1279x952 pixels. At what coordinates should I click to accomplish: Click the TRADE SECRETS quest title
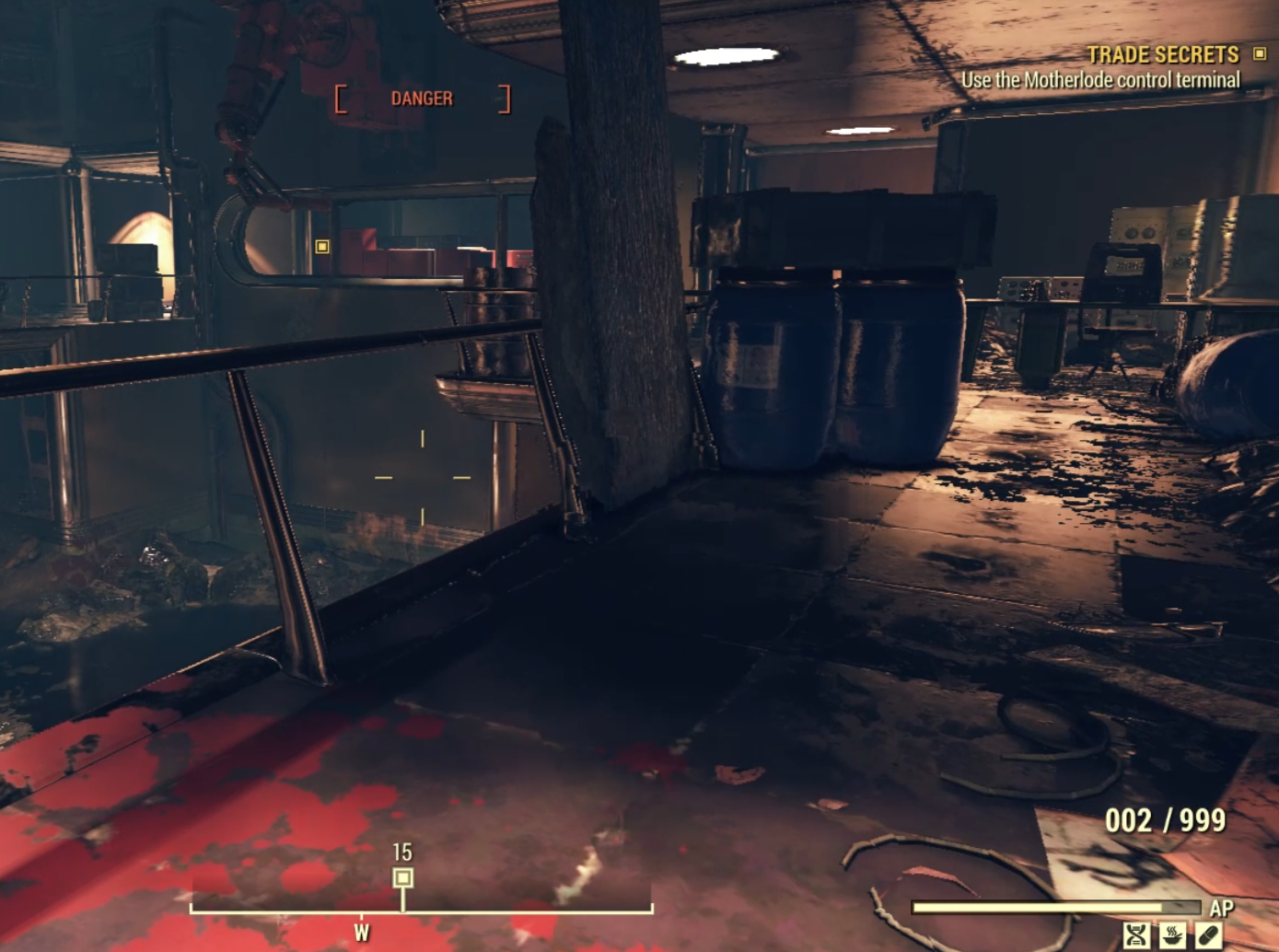pos(1162,55)
